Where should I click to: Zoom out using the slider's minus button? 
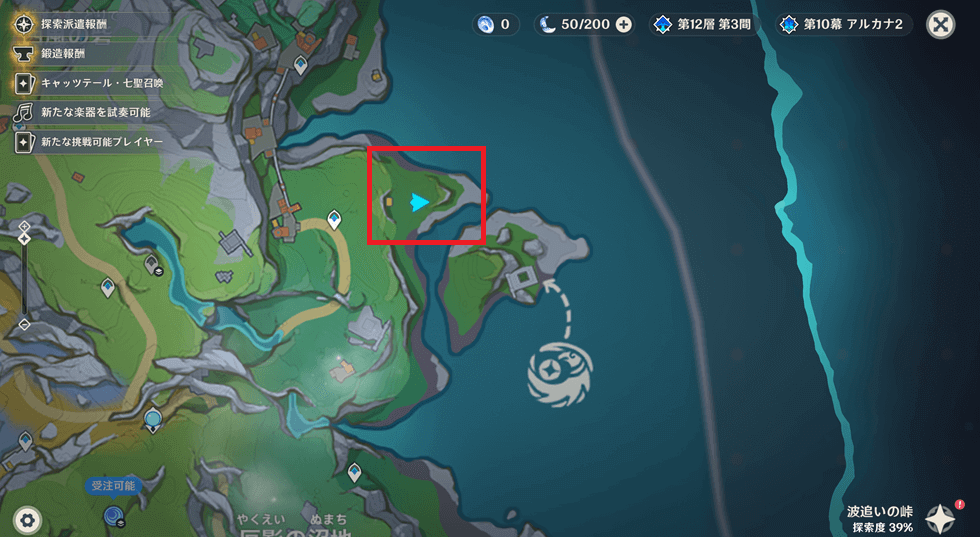click(25, 324)
